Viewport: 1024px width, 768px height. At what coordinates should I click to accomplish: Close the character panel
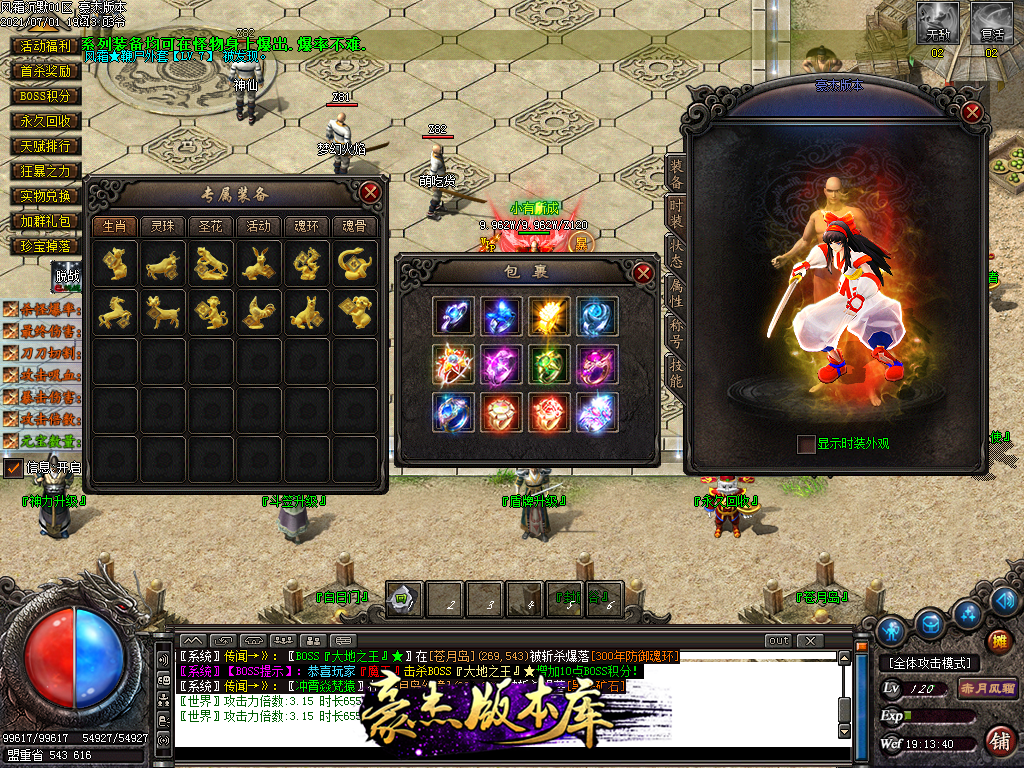[x=971, y=112]
